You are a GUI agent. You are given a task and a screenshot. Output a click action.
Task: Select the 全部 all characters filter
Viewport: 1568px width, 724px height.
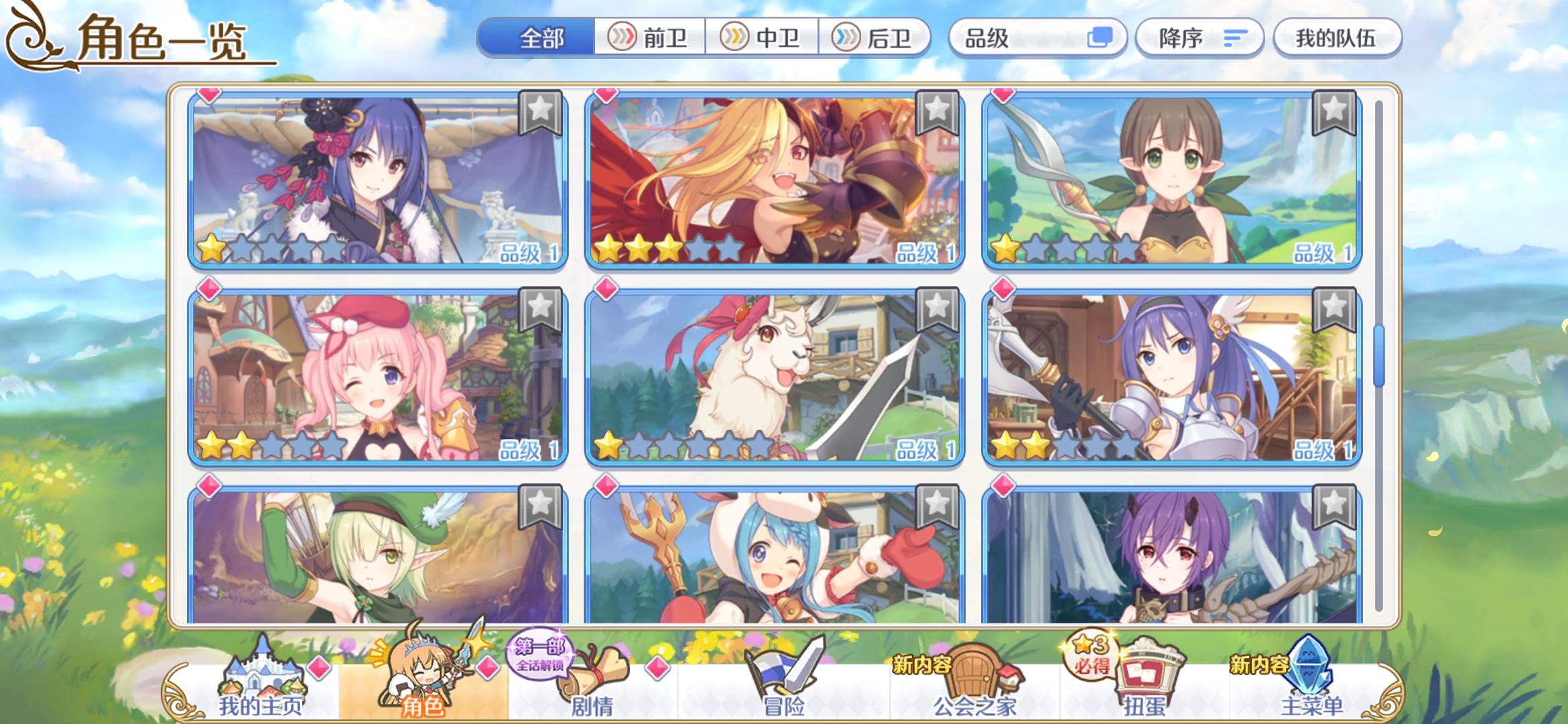(x=541, y=38)
